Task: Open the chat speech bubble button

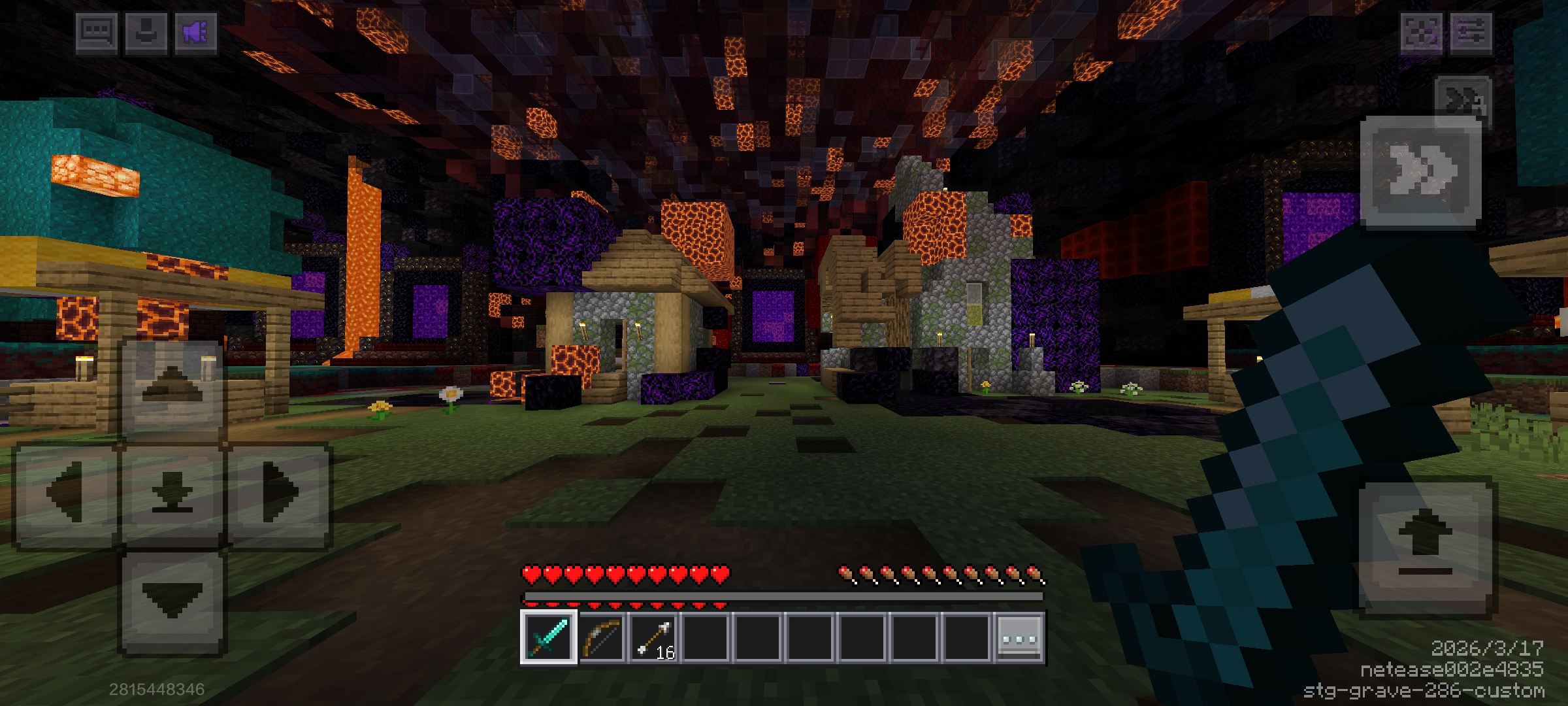Action: (97, 32)
